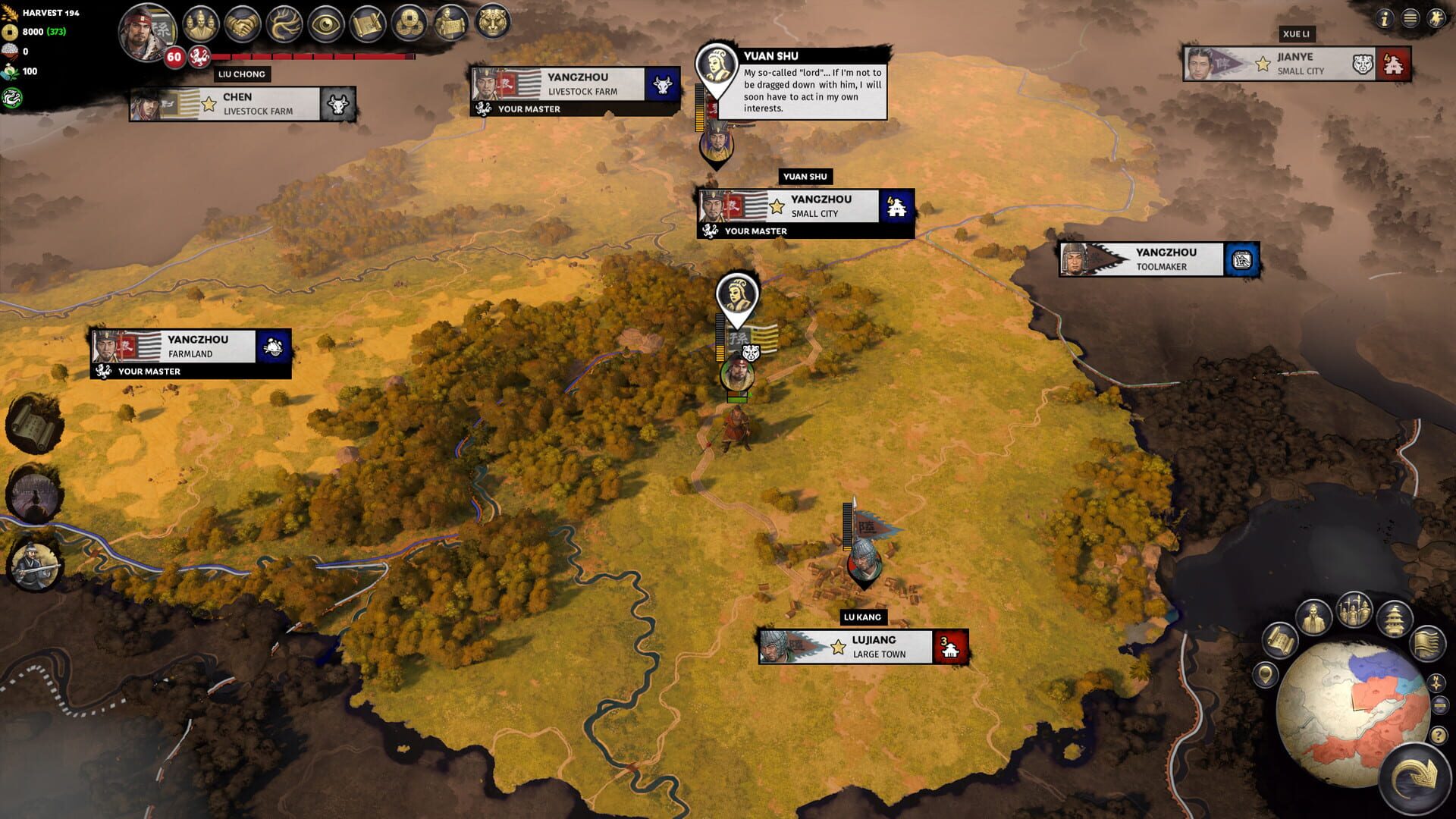
Task: Open the Factions flag icon near the minimap
Action: [x=1426, y=642]
